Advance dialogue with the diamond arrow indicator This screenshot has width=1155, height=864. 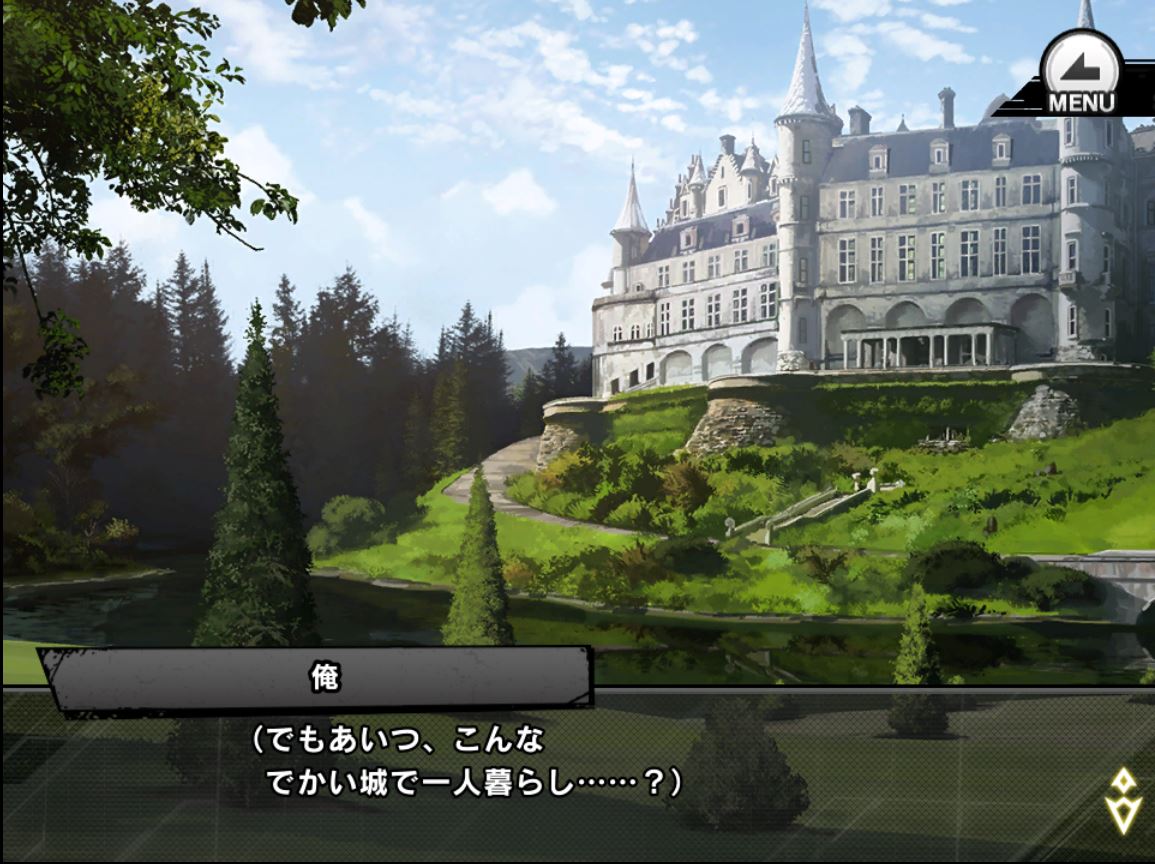[1123, 799]
